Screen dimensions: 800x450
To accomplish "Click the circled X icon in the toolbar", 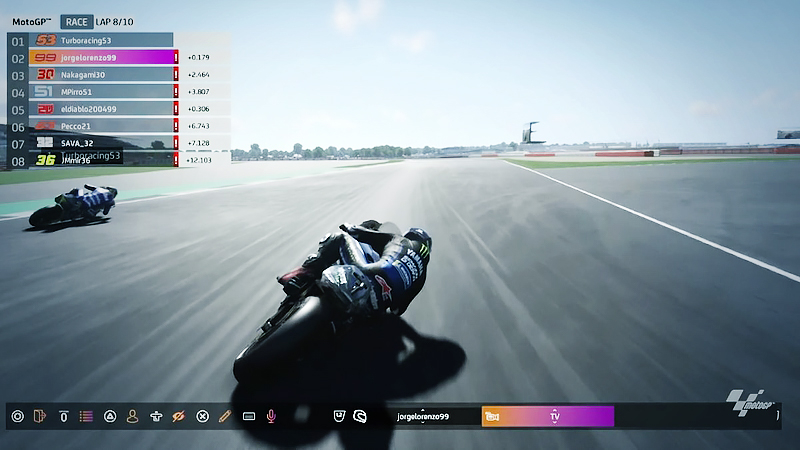I will [202, 416].
